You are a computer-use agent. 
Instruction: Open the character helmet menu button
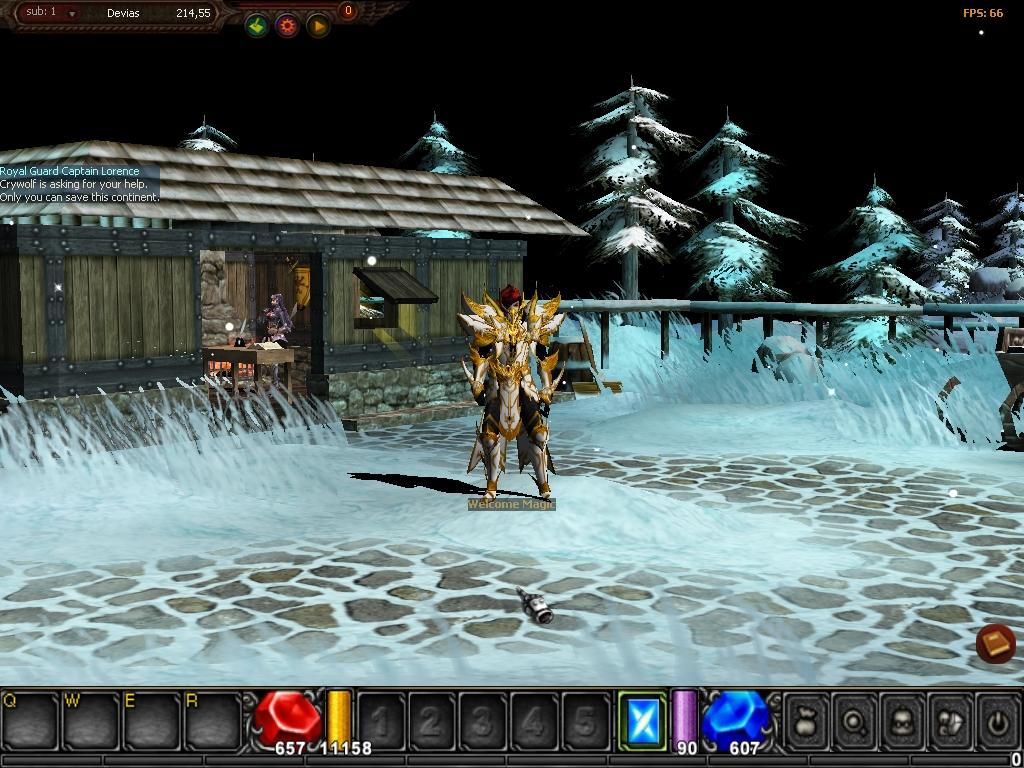coord(903,720)
